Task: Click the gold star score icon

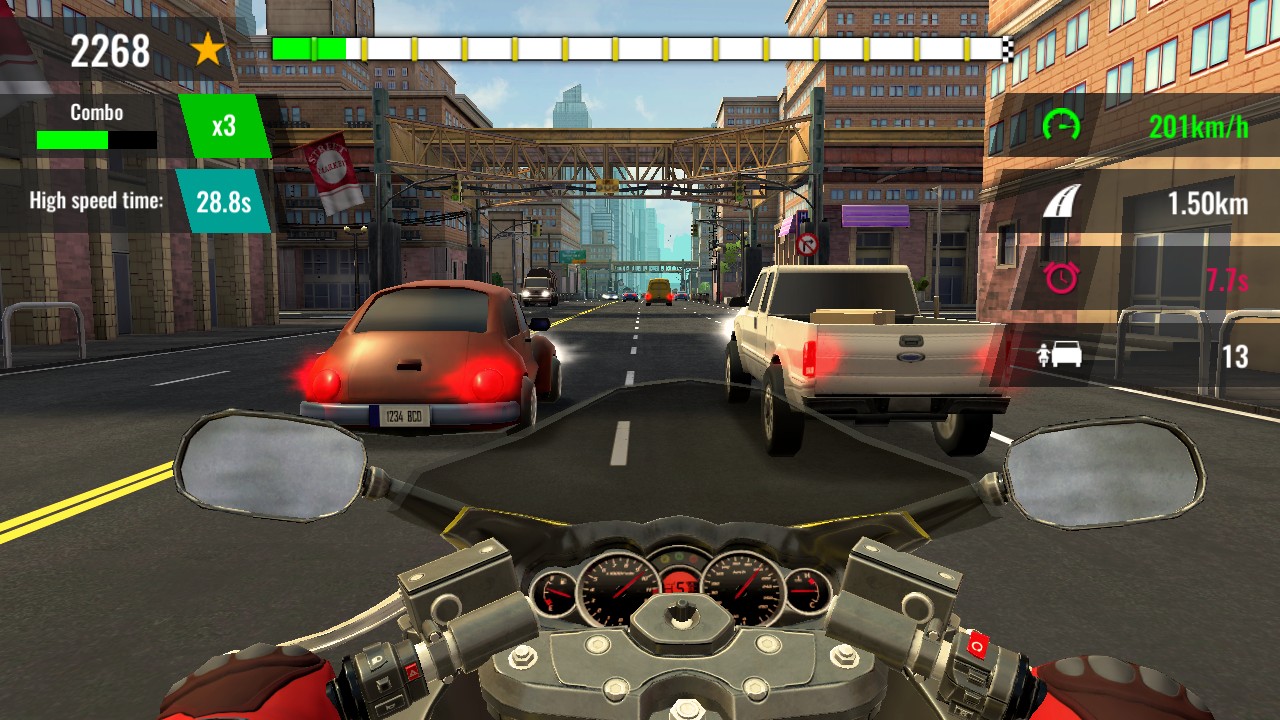Action: 207,49
